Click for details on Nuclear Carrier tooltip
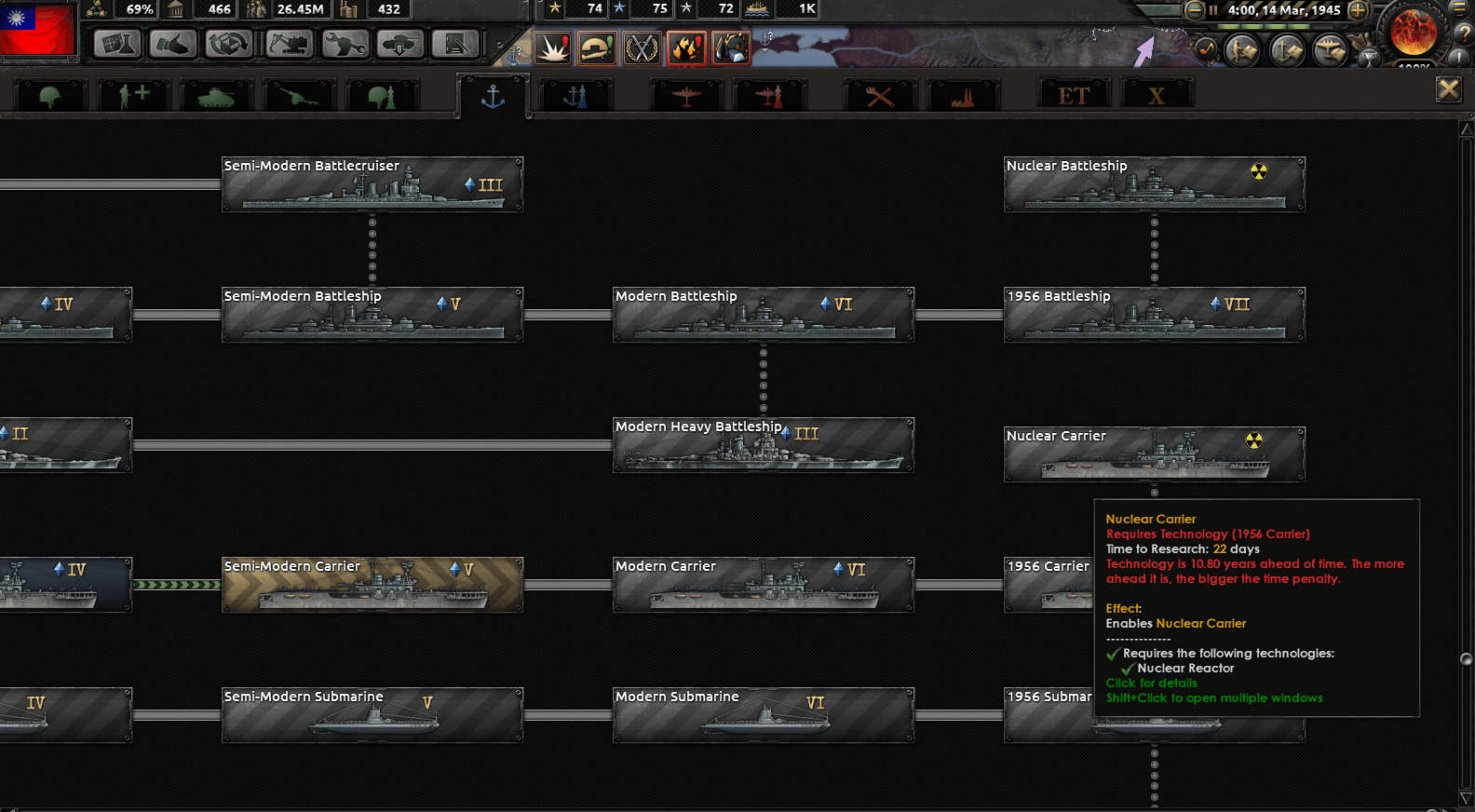This screenshot has width=1475, height=812. [1151, 683]
